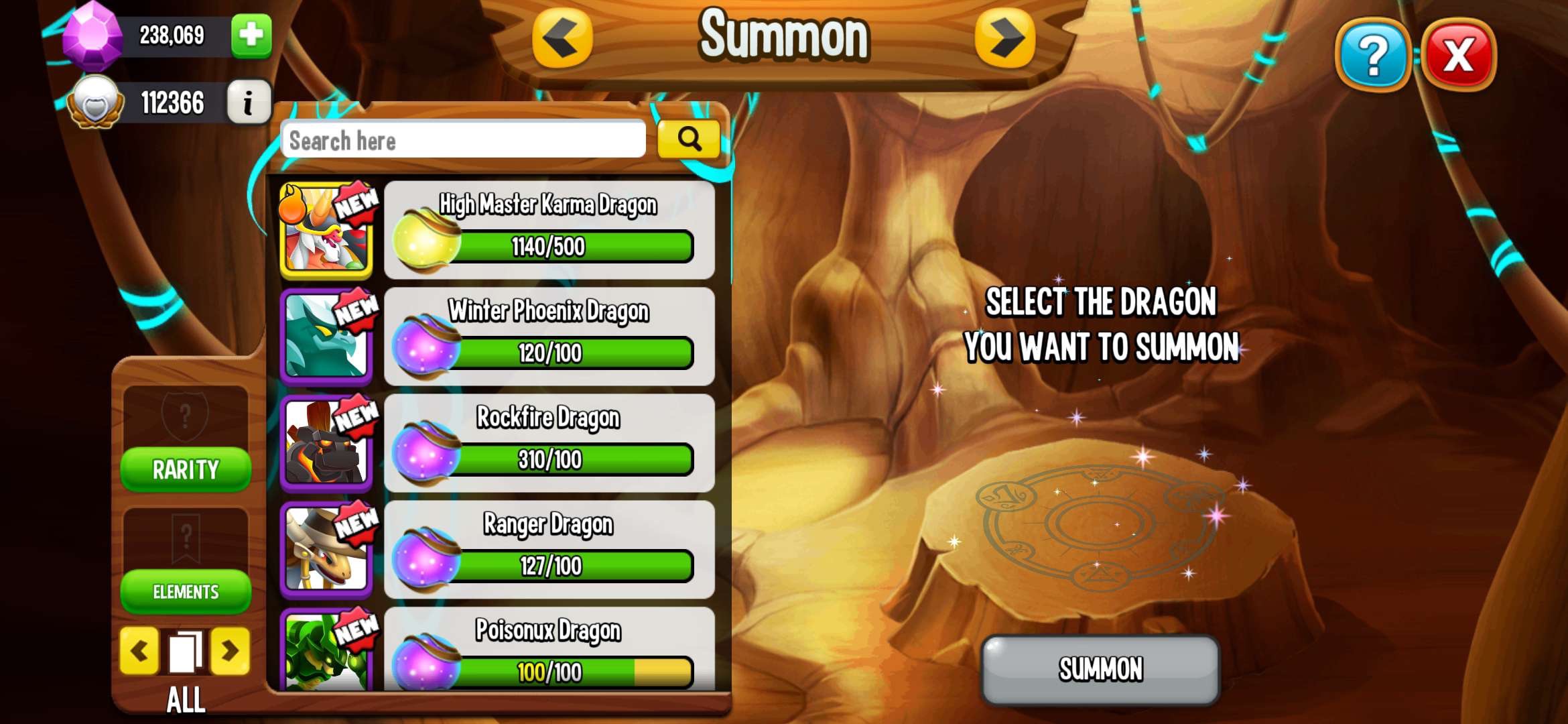Viewport: 1568px width, 724px height.
Task: Focus the 'Search here' text field
Action: (x=462, y=140)
